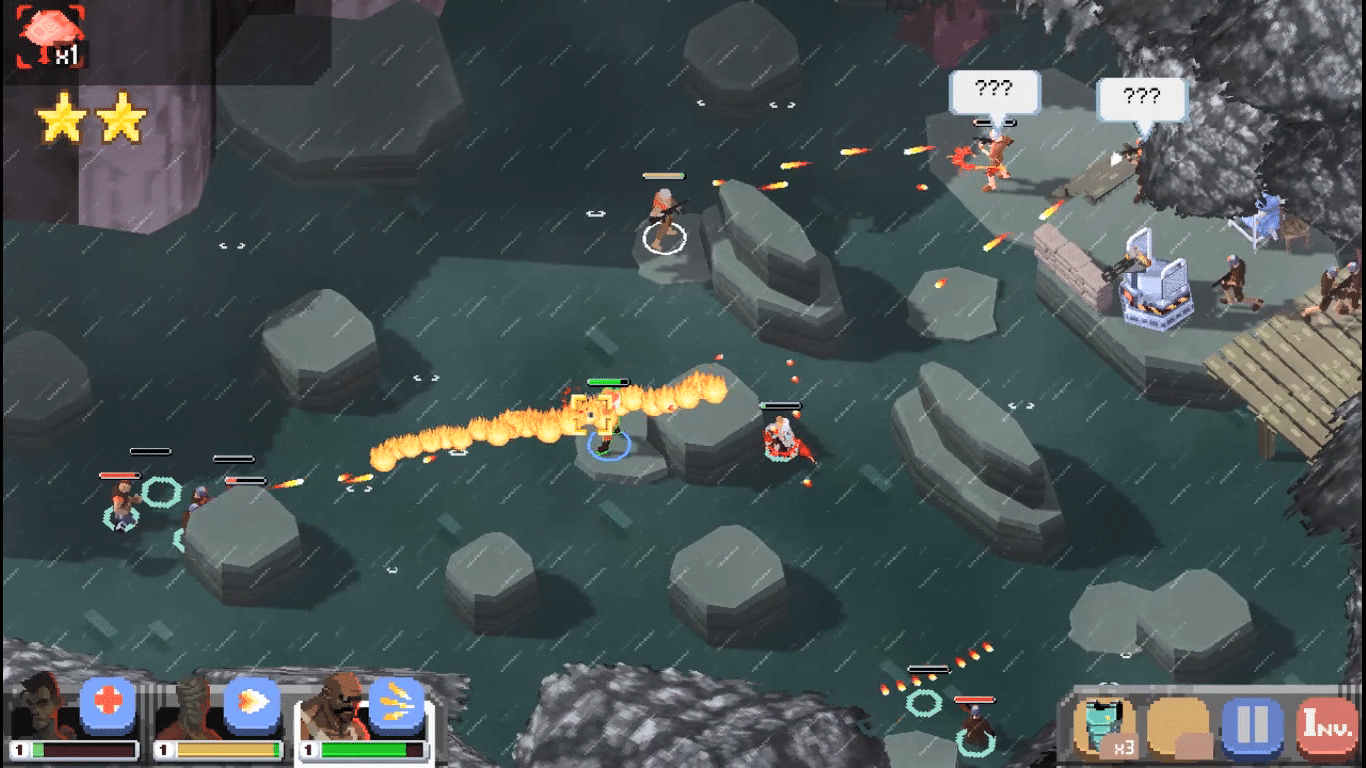Use the triple flame burst ability
The image size is (1366, 768).
click(x=397, y=703)
